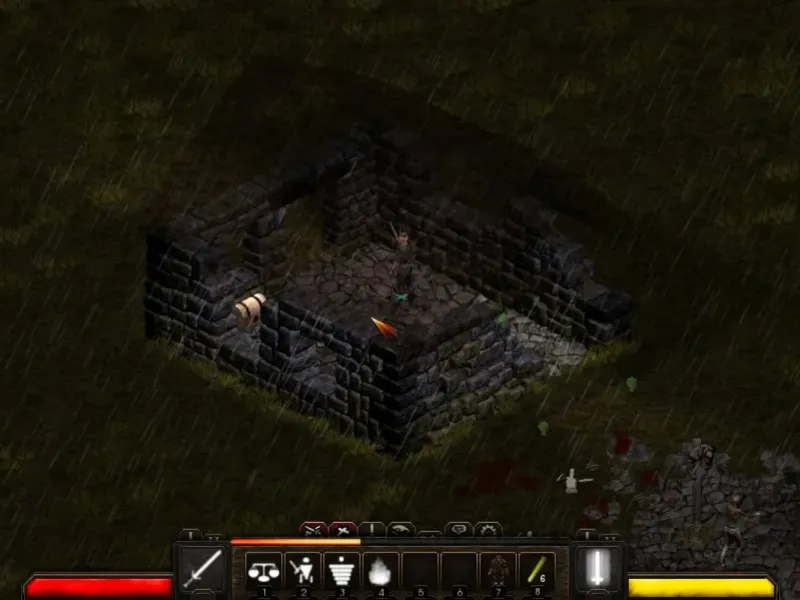Image resolution: width=800 pixels, height=600 pixels.
Task: Use the warrior attack skill in slot 2
Action: point(303,571)
